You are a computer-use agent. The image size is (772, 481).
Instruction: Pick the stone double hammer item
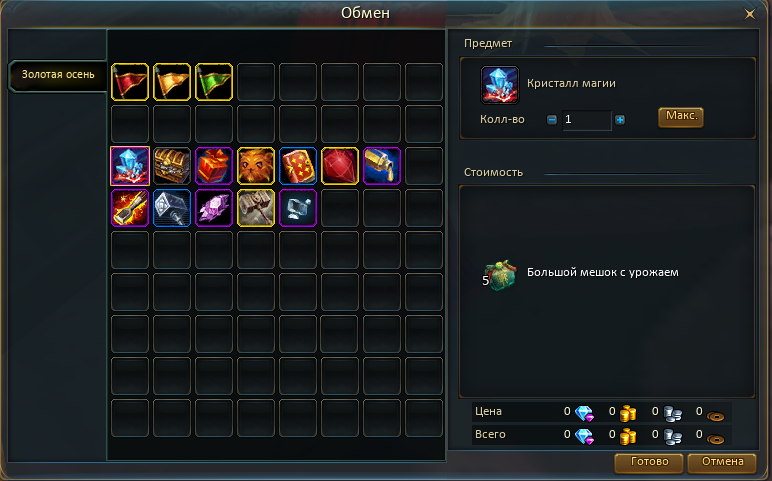coord(256,208)
